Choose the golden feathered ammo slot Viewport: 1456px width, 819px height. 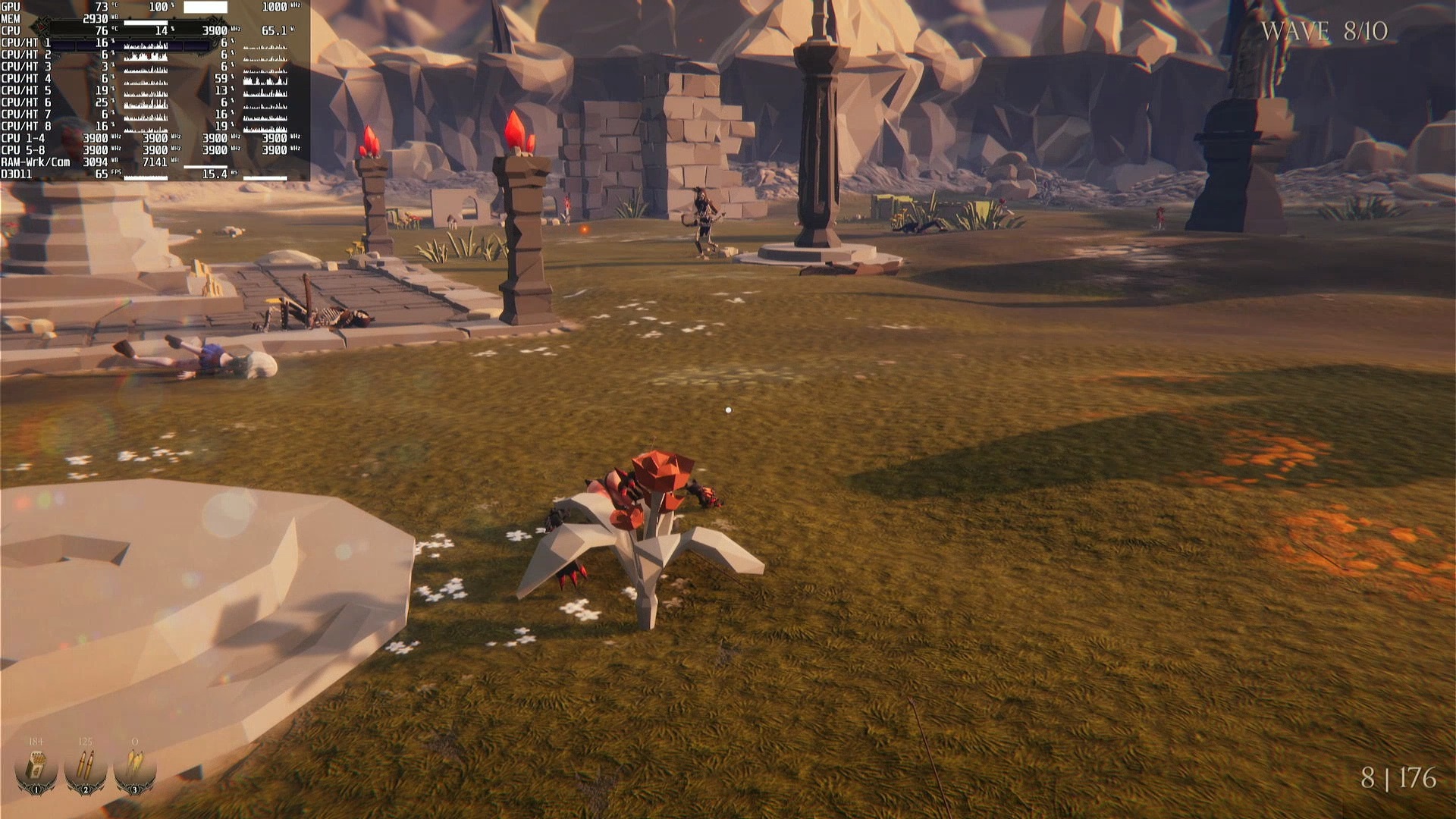[x=134, y=767]
